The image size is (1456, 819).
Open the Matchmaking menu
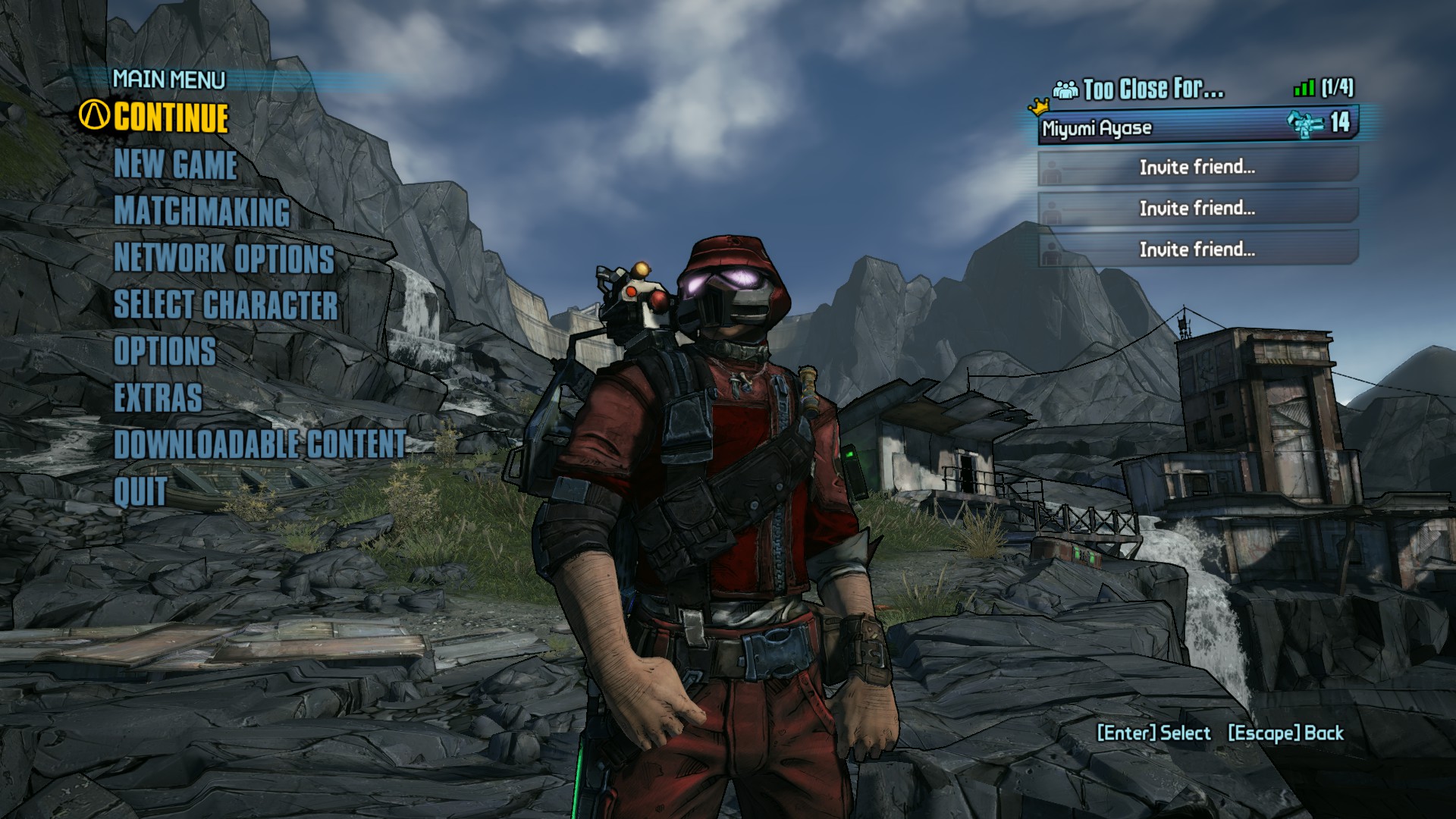pos(202,212)
